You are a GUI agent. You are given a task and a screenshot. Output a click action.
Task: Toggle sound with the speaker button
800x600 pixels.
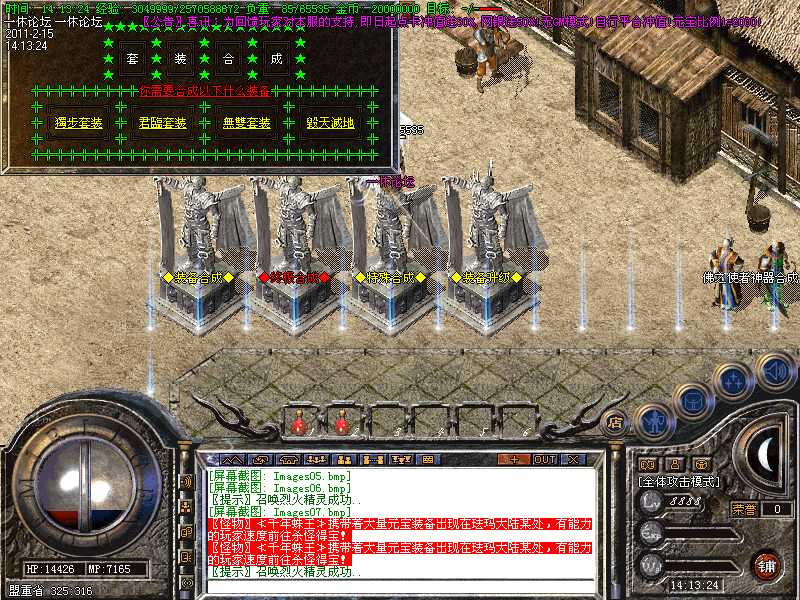pos(775,370)
